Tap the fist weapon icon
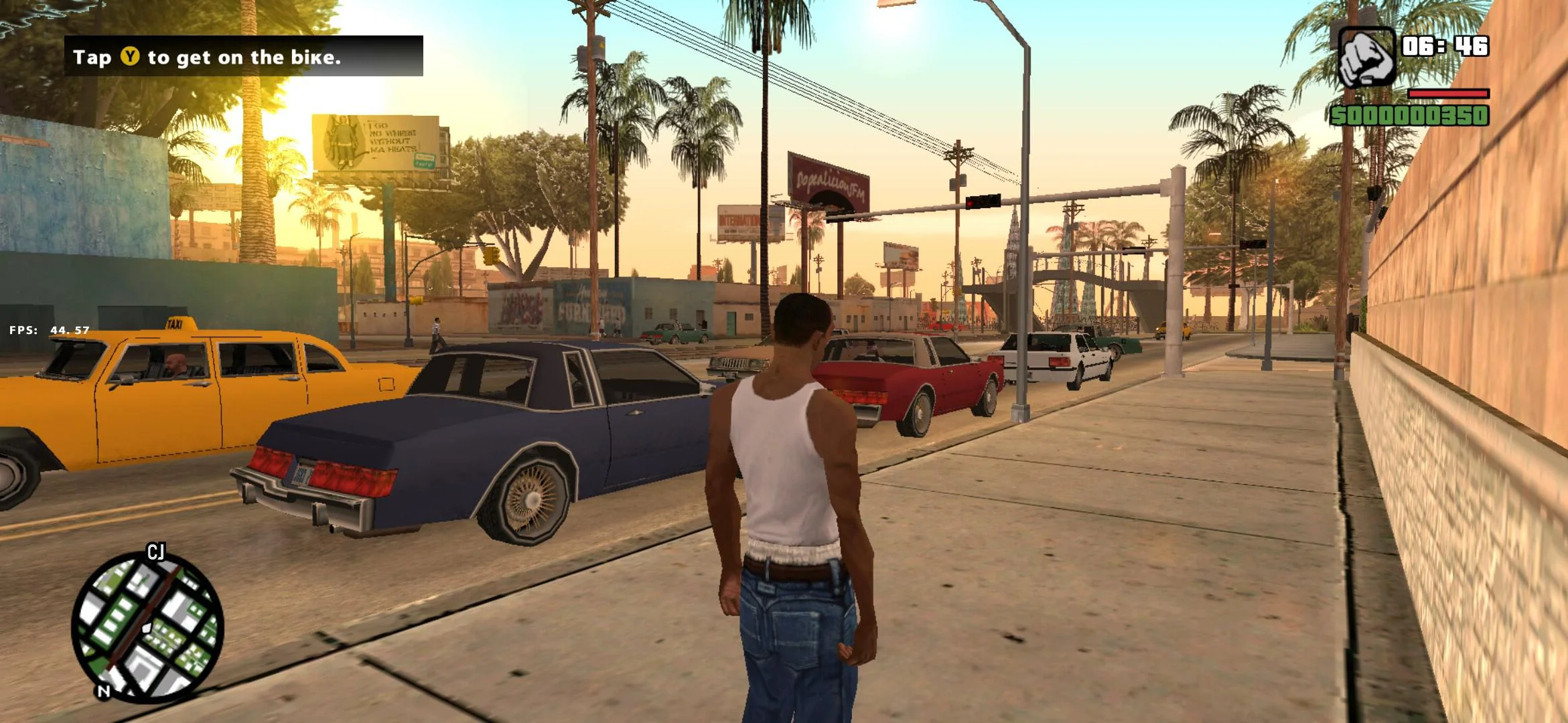Viewport: 1568px width, 723px height. point(1366,58)
